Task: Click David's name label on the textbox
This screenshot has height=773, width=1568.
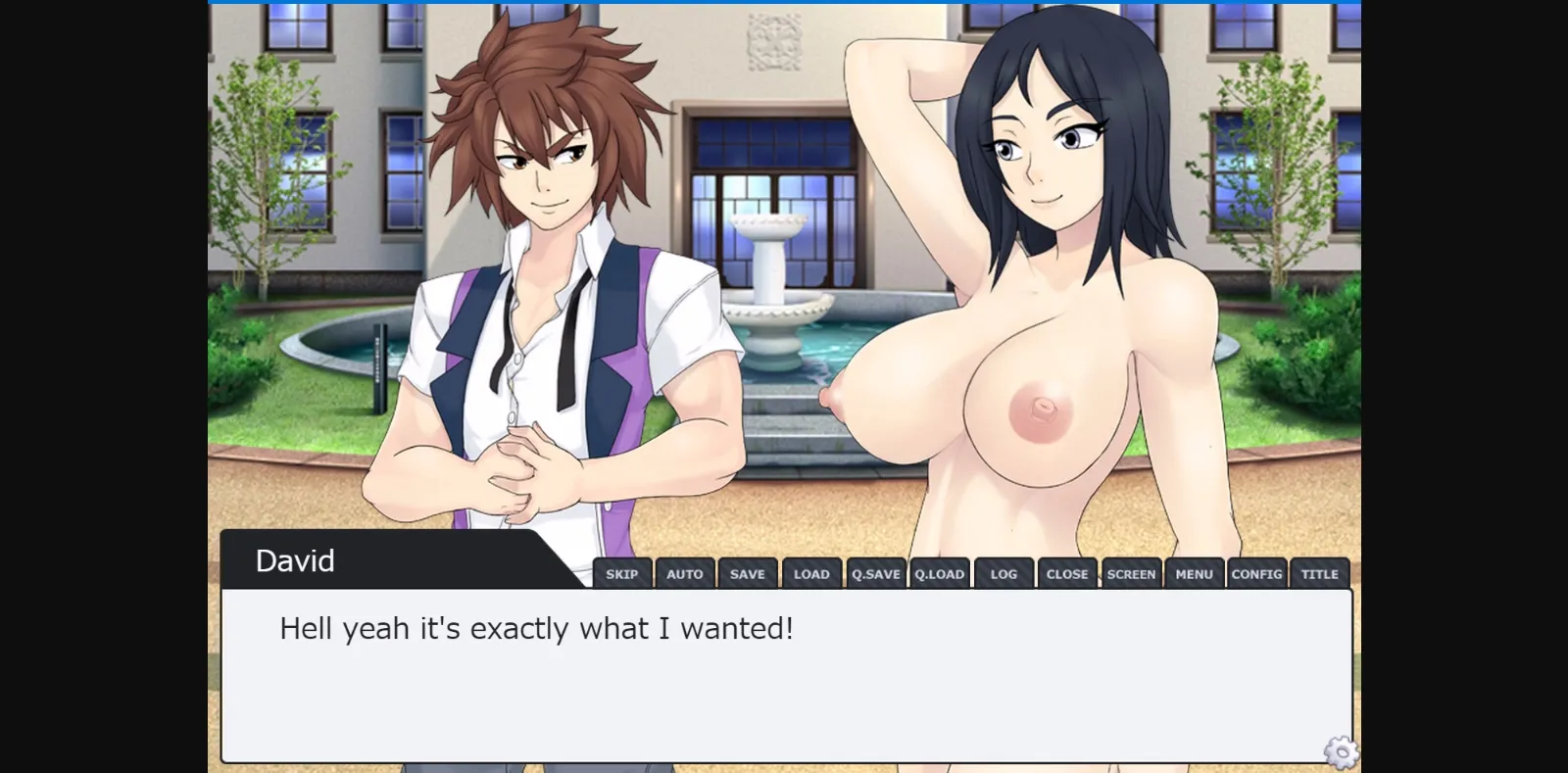Action: tap(295, 559)
